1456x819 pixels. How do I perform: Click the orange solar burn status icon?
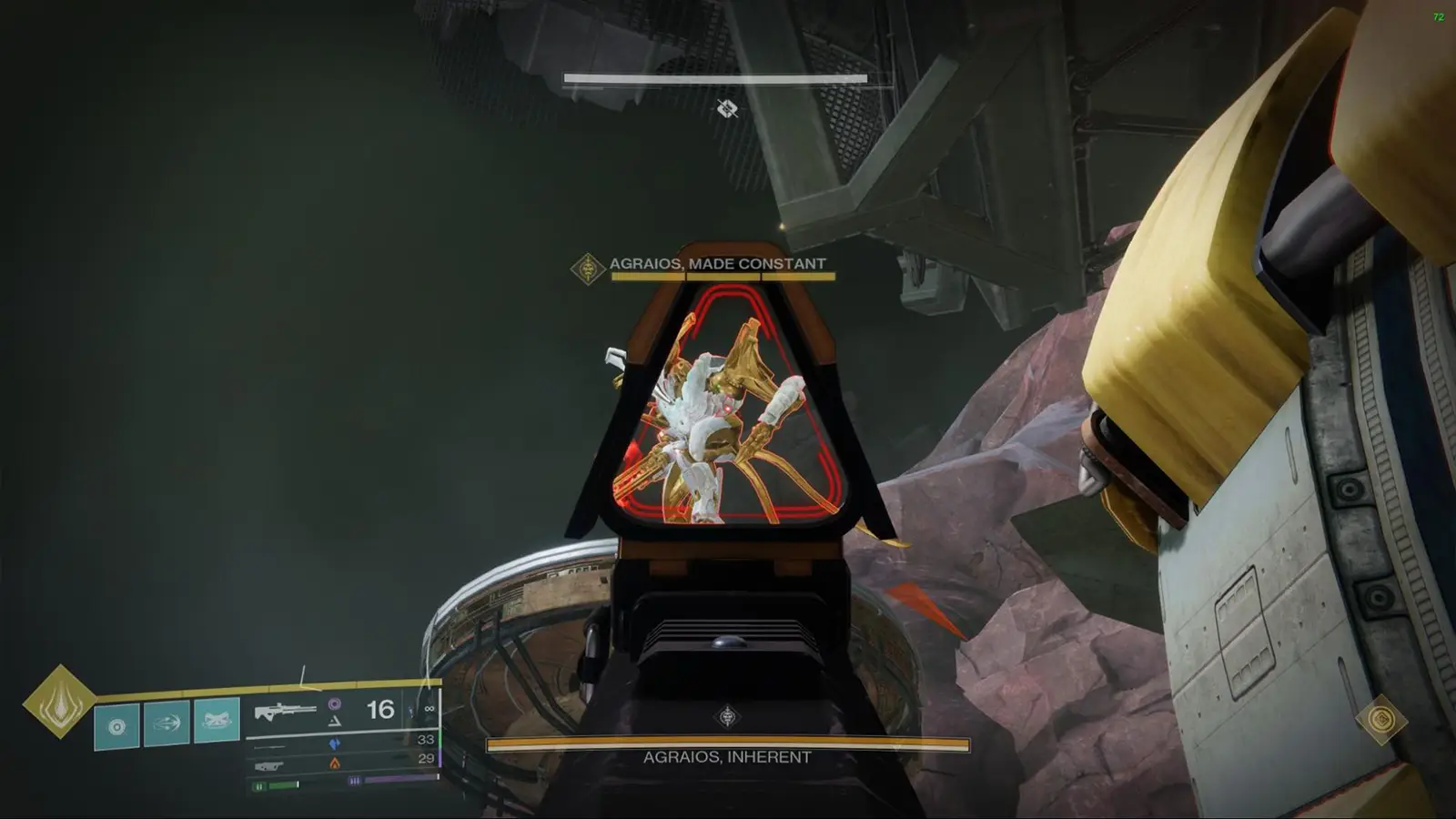tap(335, 763)
